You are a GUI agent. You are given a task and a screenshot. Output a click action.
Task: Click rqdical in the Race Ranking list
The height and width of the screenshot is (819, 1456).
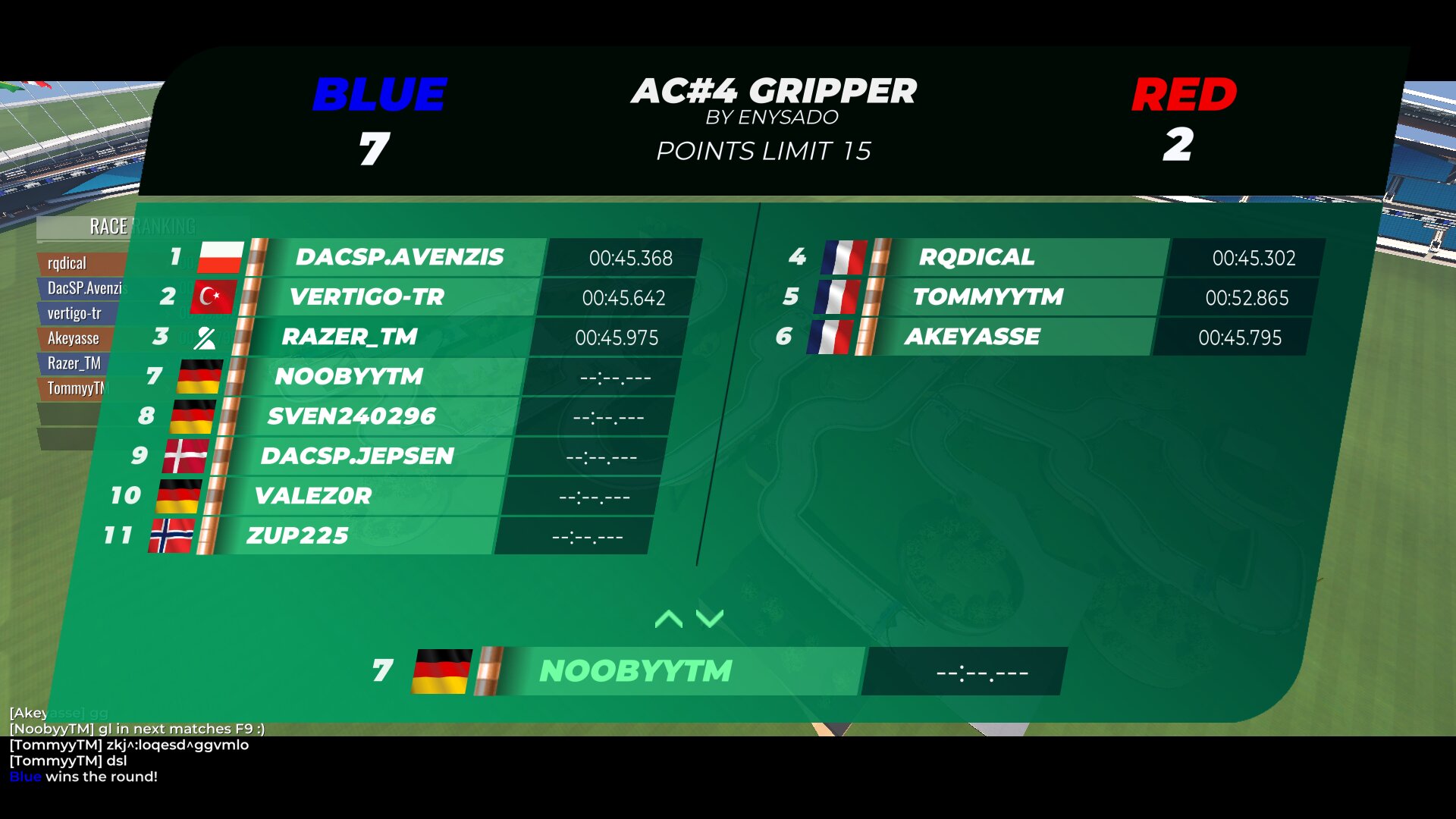[67, 263]
